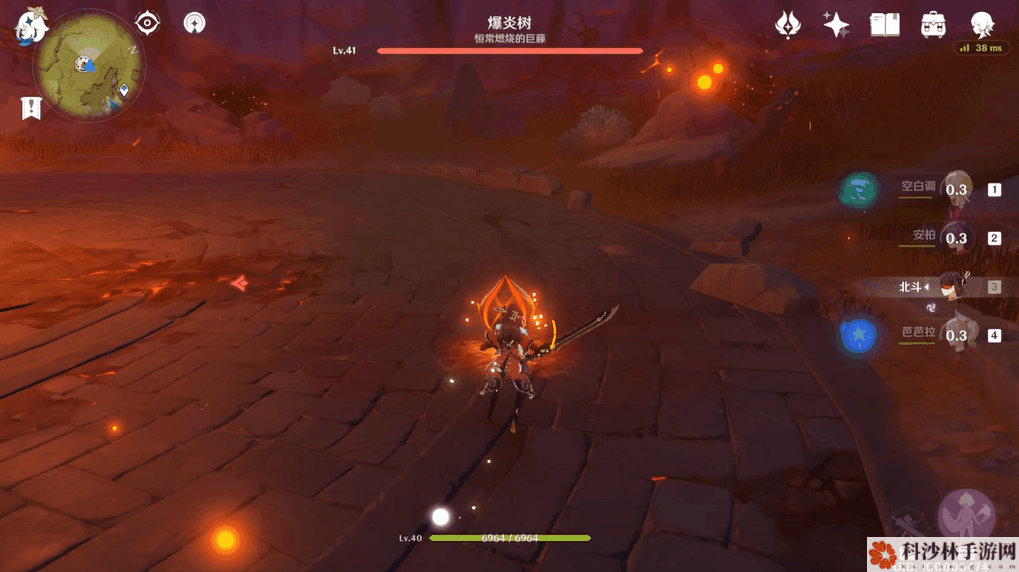
Task: Switch to party member 芭芭拉
Action: point(955,335)
